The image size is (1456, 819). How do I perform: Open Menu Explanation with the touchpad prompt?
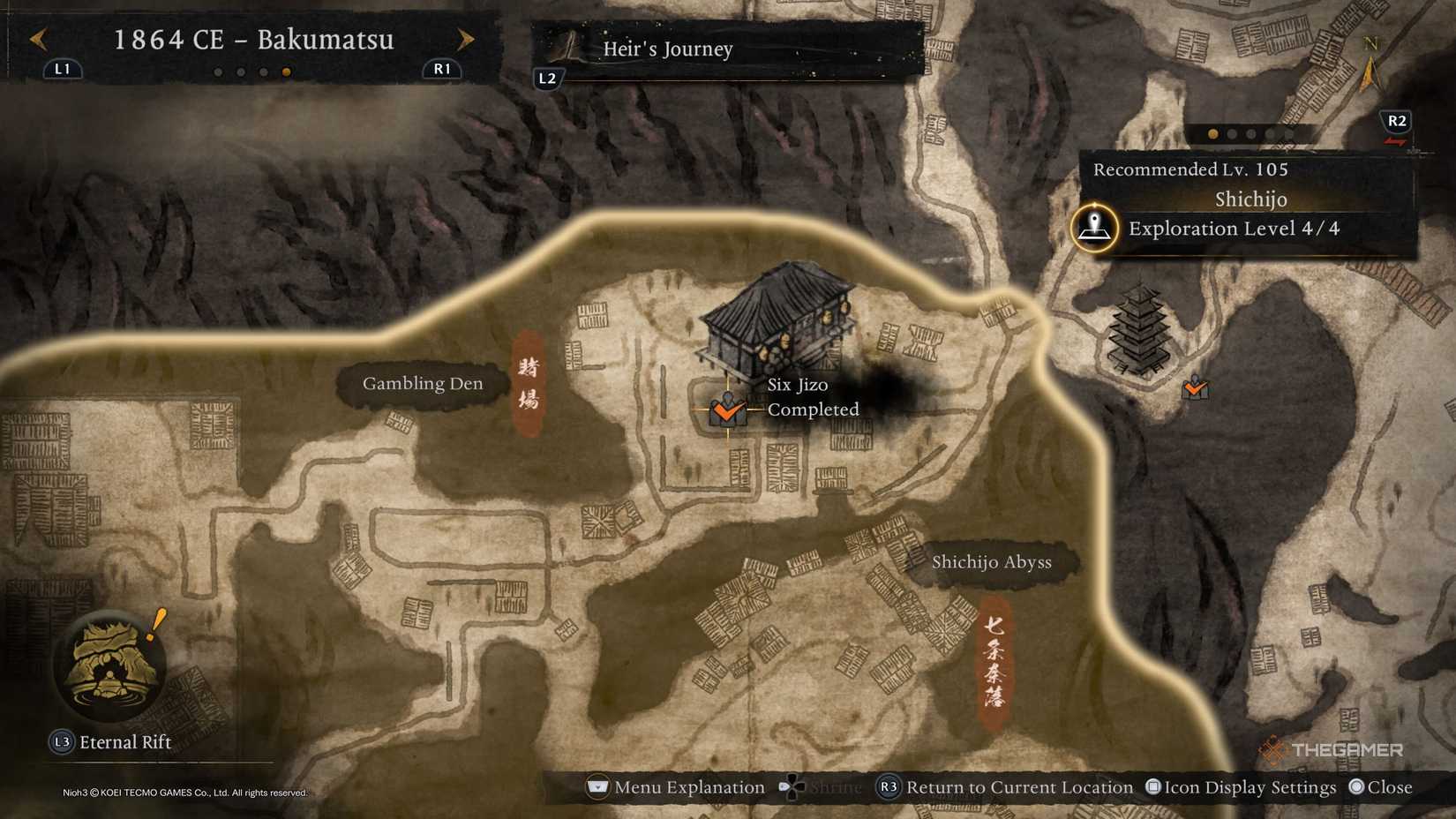pos(598,786)
